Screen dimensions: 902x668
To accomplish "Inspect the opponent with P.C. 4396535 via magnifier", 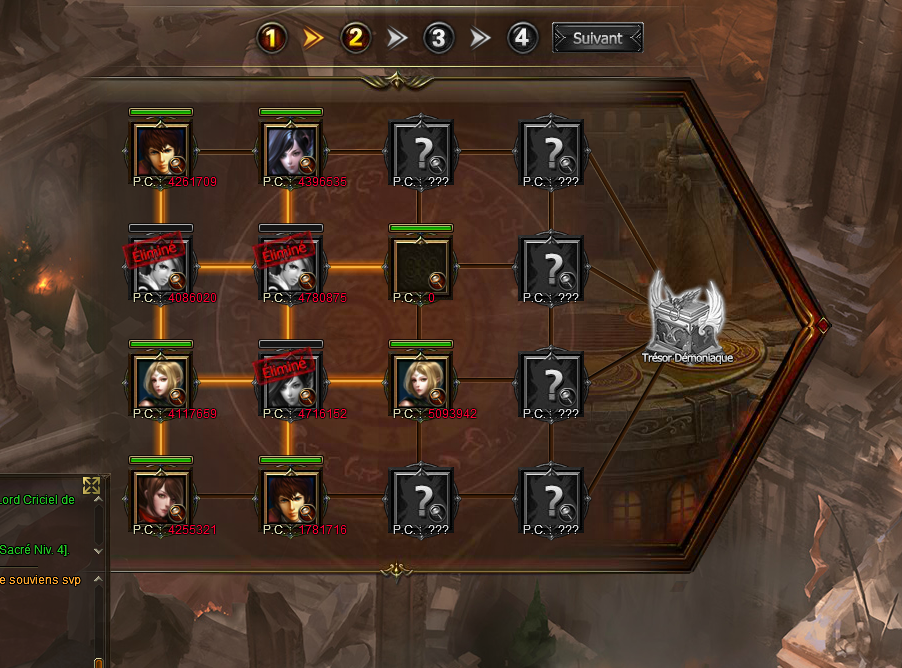I will [x=309, y=167].
